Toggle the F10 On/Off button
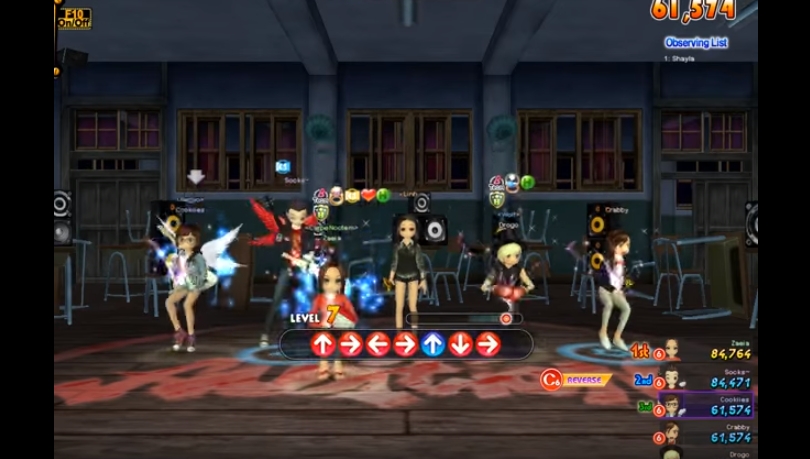The image size is (810, 459). tap(74, 18)
